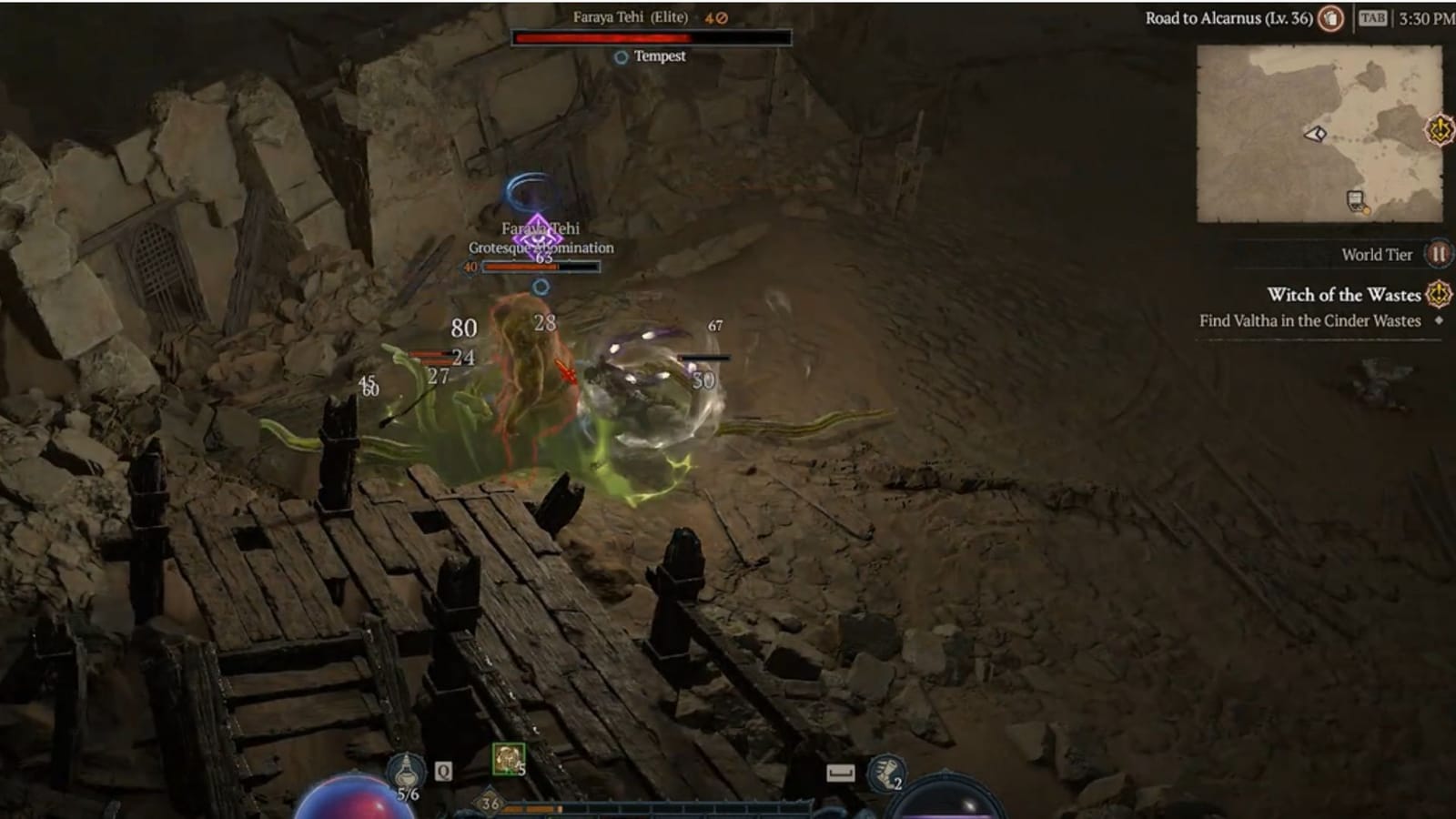Click the Q keybind badge by the potion

tap(443, 772)
